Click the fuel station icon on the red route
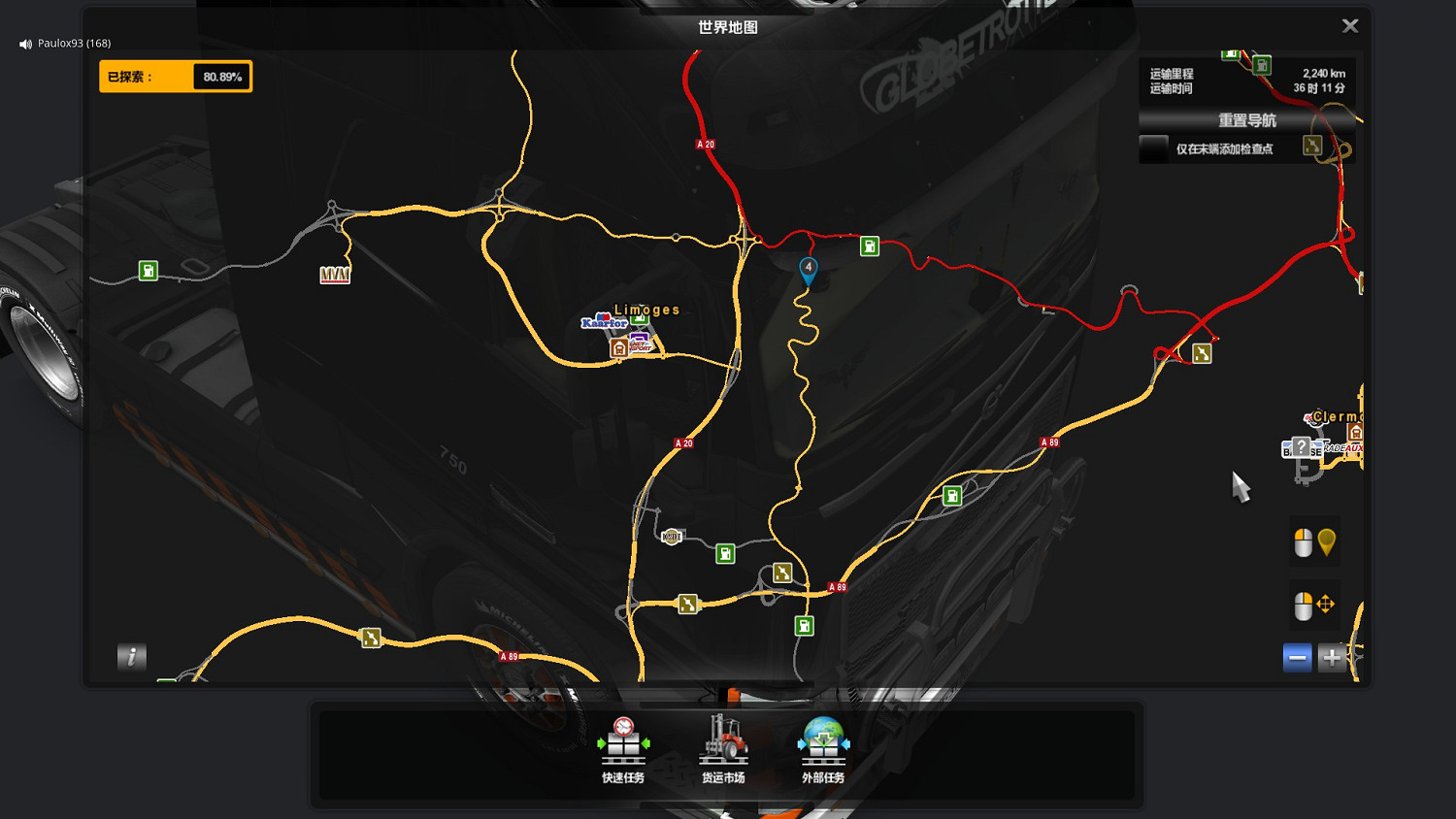This screenshot has width=1456, height=819. tap(868, 246)
